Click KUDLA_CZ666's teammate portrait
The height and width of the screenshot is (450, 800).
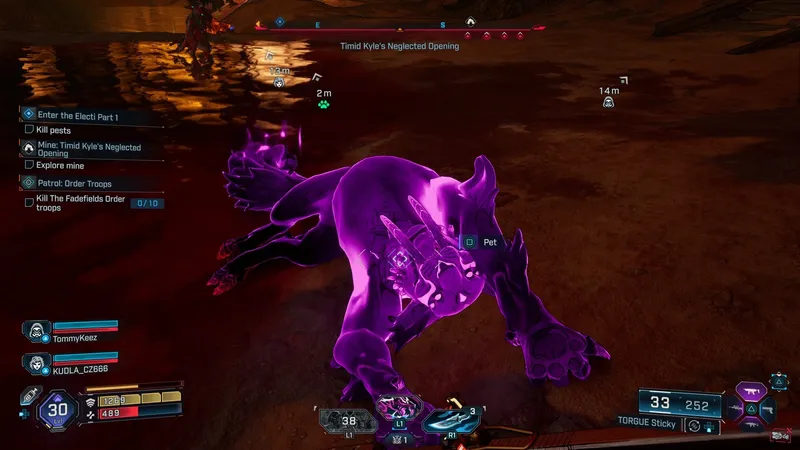tap(36, 362)
